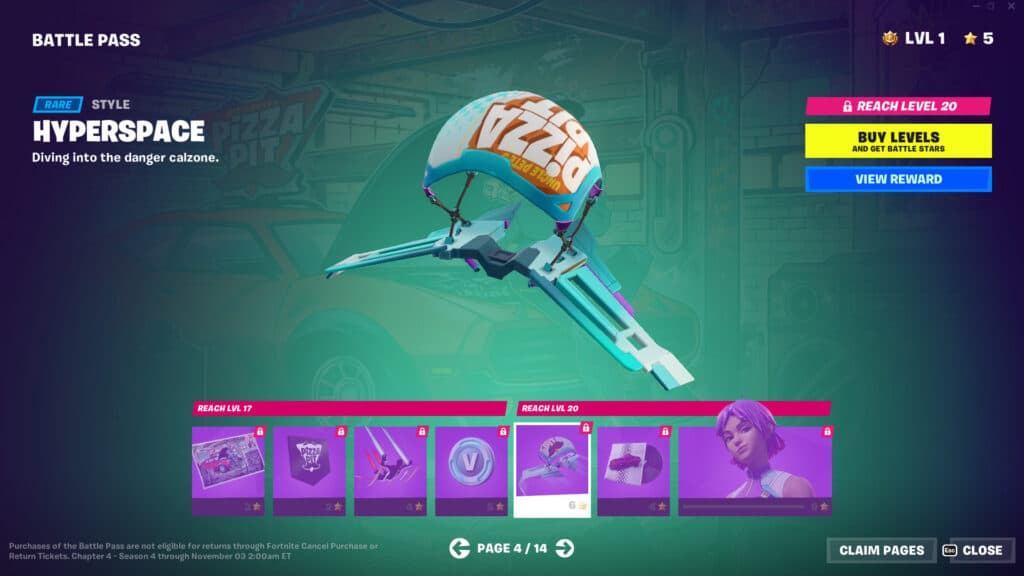Choose the Pizza Pit banner reward tile
The width and height of the screenshot is (1024, 576).
click(309, 470)
